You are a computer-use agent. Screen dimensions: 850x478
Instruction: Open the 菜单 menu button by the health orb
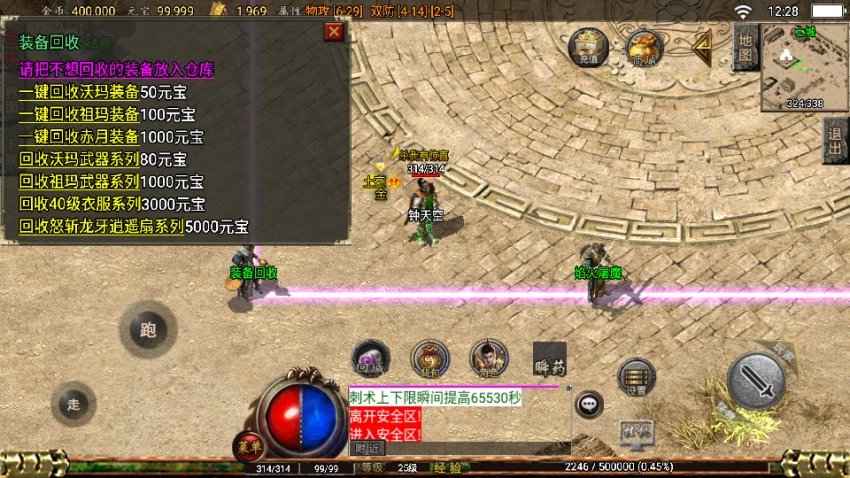248,447
